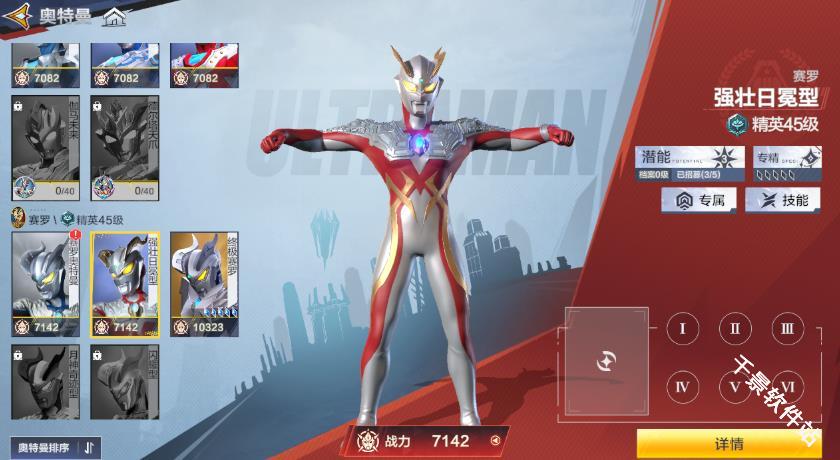Viewport: 840px width, 460px height.
Task: Open the 技能 skills panel
Action: click(x=783, y=200)
